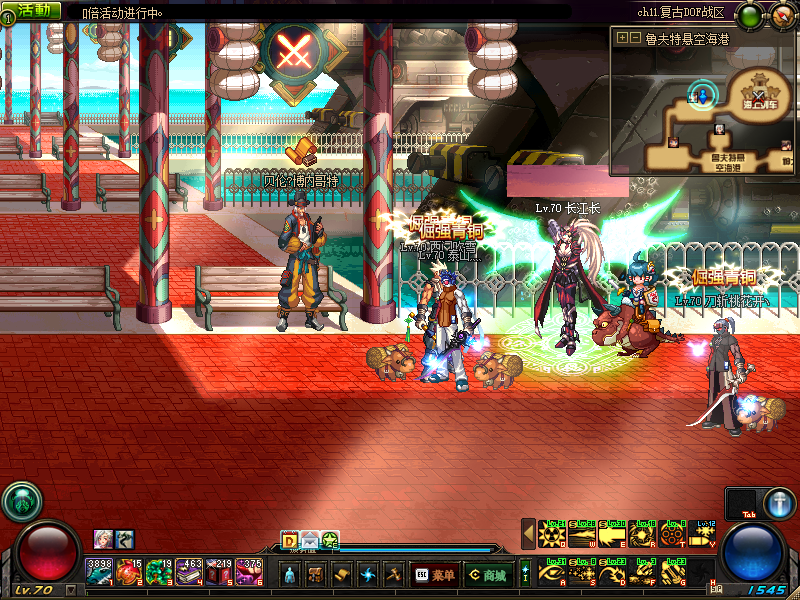Open the character info silhouette icon

point(290,574)
